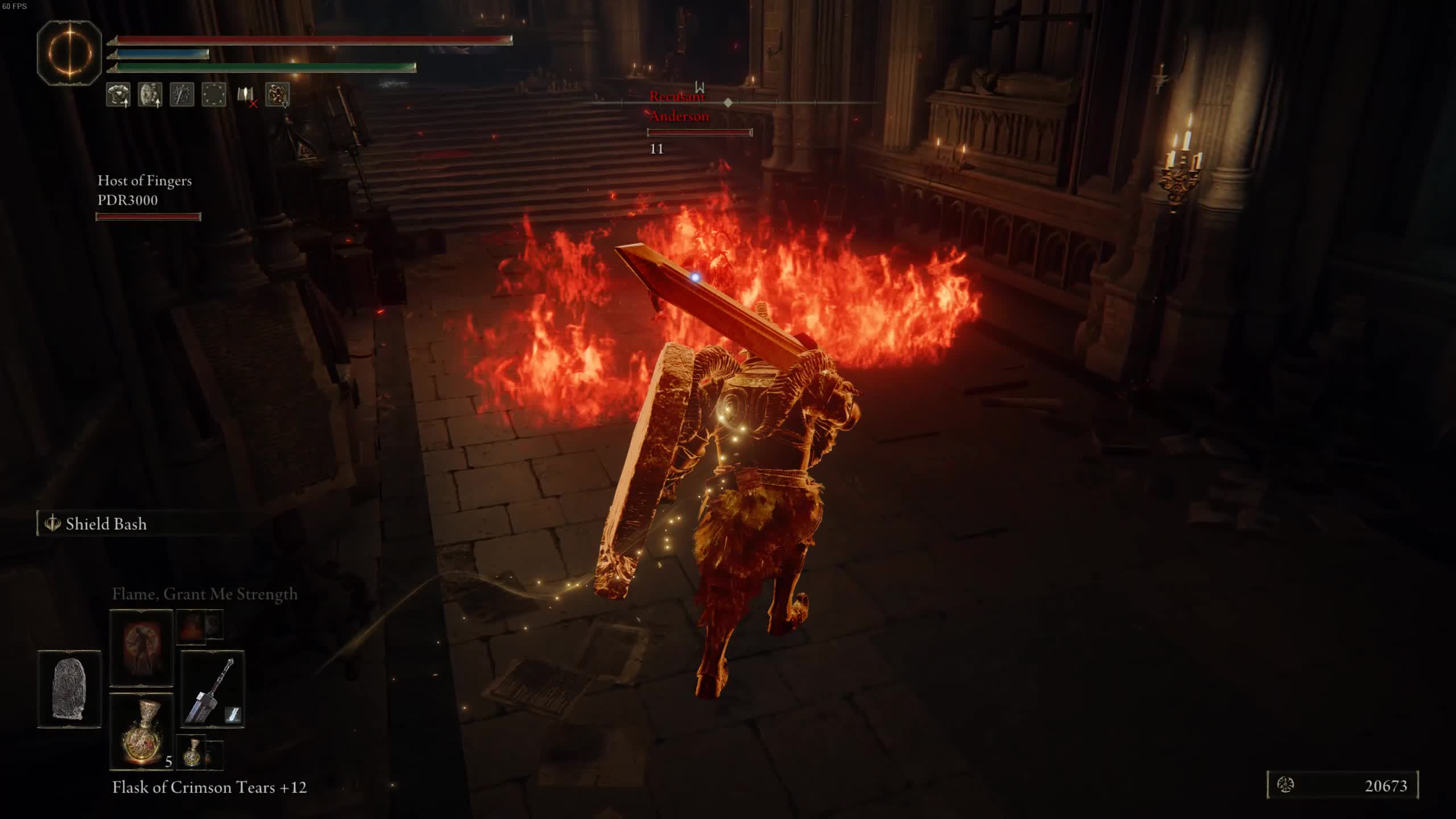Click the sword and arrows status icon
The width and height of the screenshot is (1456, 819).
(x=182, y=94)
